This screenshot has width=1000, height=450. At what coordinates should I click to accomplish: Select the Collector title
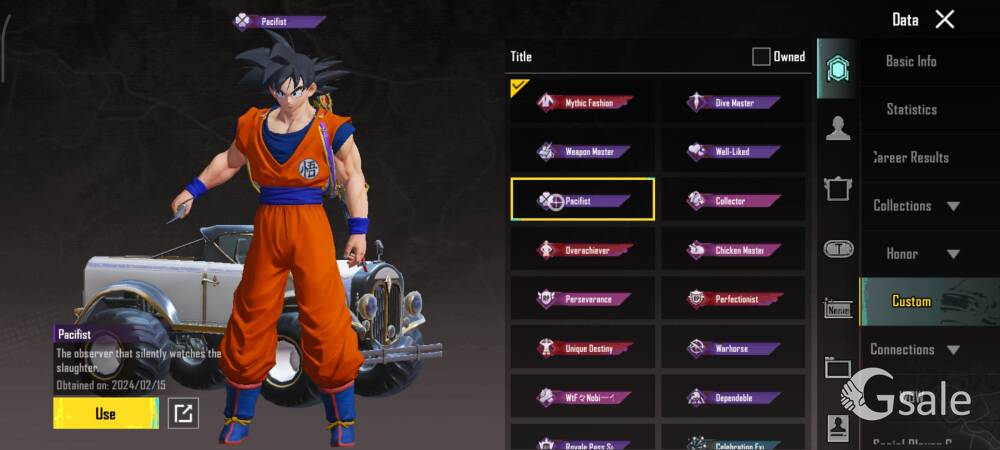(733, 200)
